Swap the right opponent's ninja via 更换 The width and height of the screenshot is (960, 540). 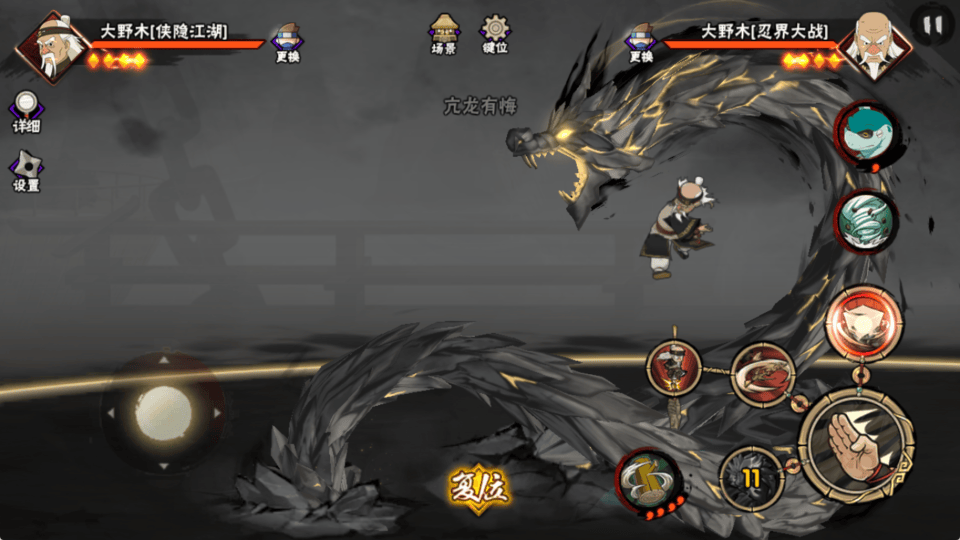[x=641, y=42]
